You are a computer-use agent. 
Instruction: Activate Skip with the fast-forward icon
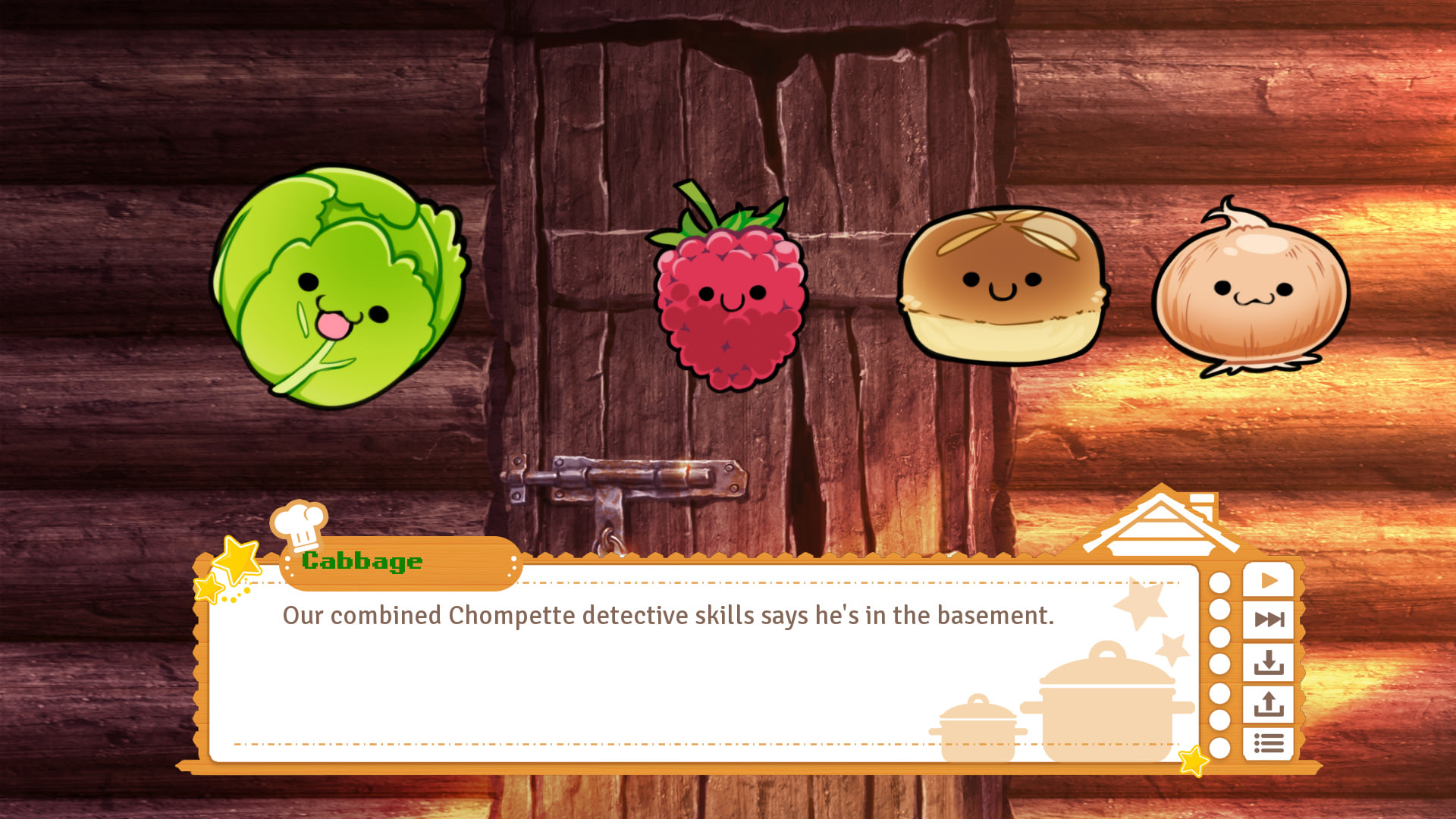[x=1269, y=618]
